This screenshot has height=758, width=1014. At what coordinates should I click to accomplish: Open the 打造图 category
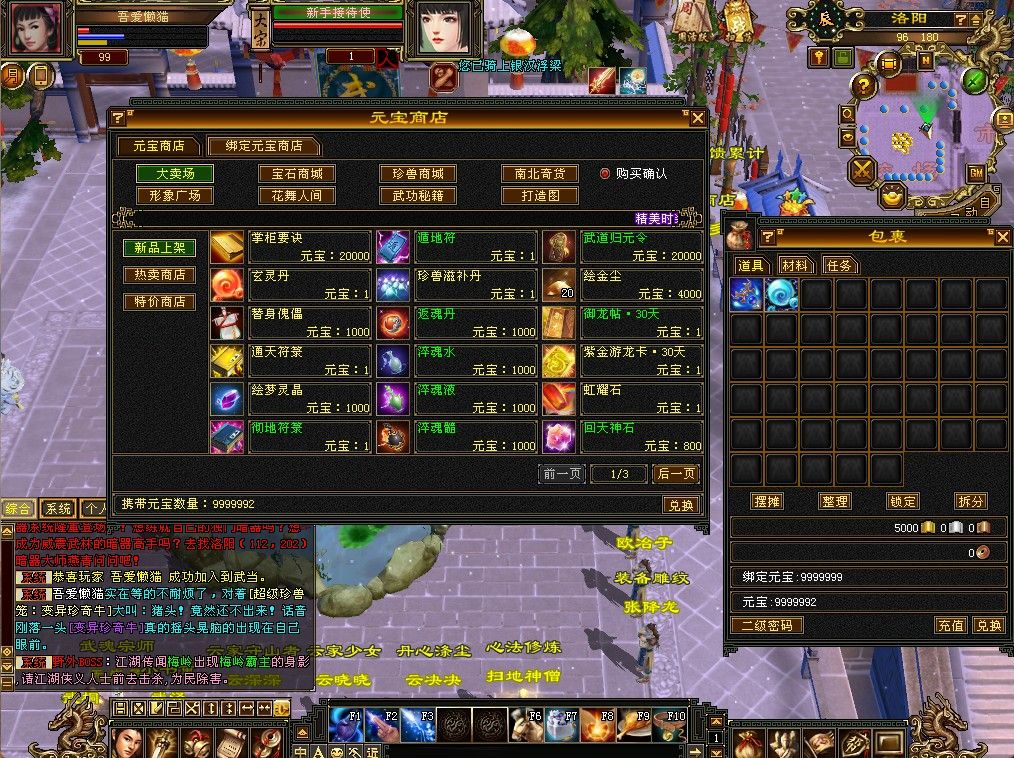pyautogui.click(x=539, y=196)
